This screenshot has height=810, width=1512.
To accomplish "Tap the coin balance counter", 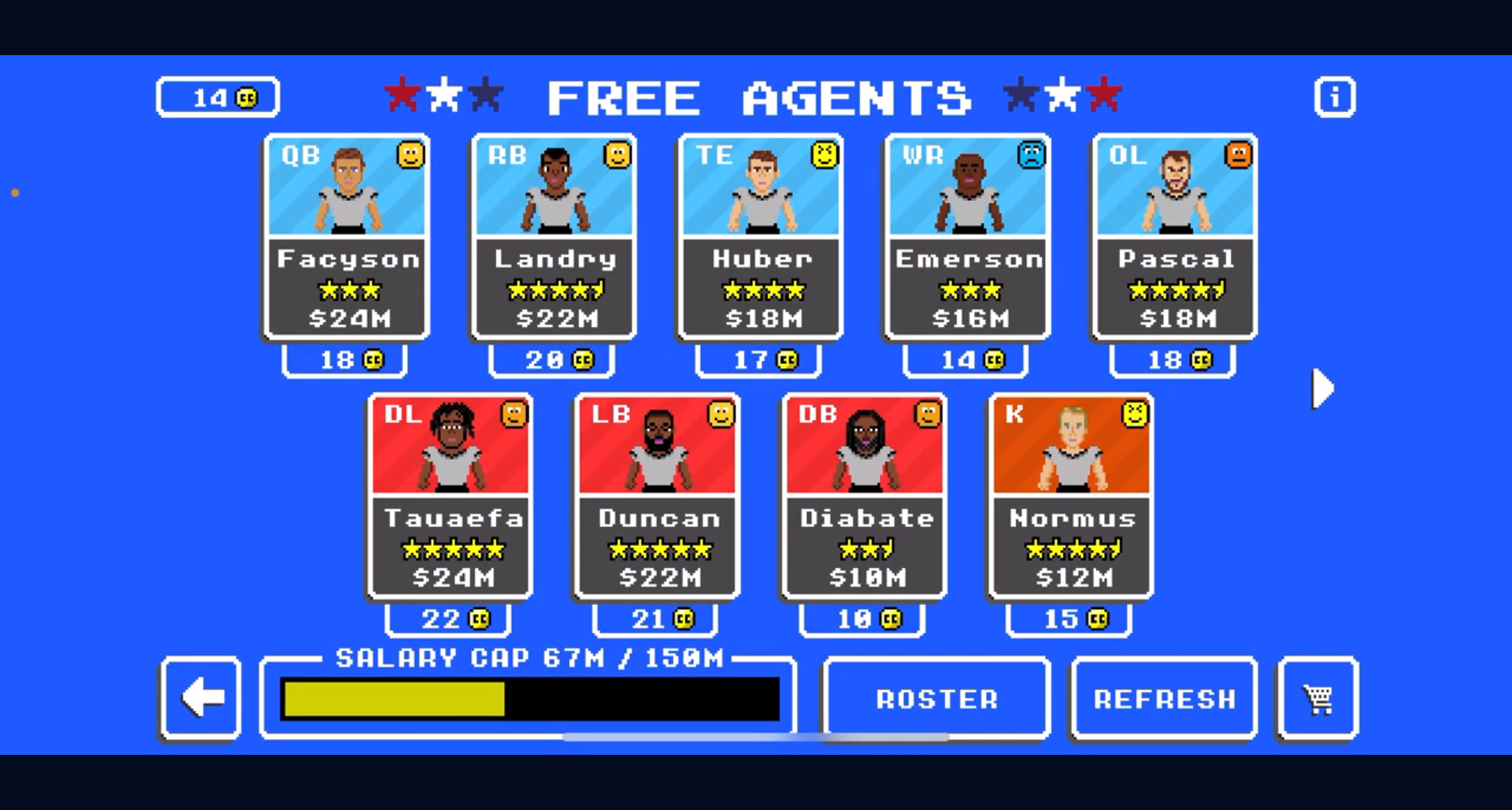I will click(218, 98).
